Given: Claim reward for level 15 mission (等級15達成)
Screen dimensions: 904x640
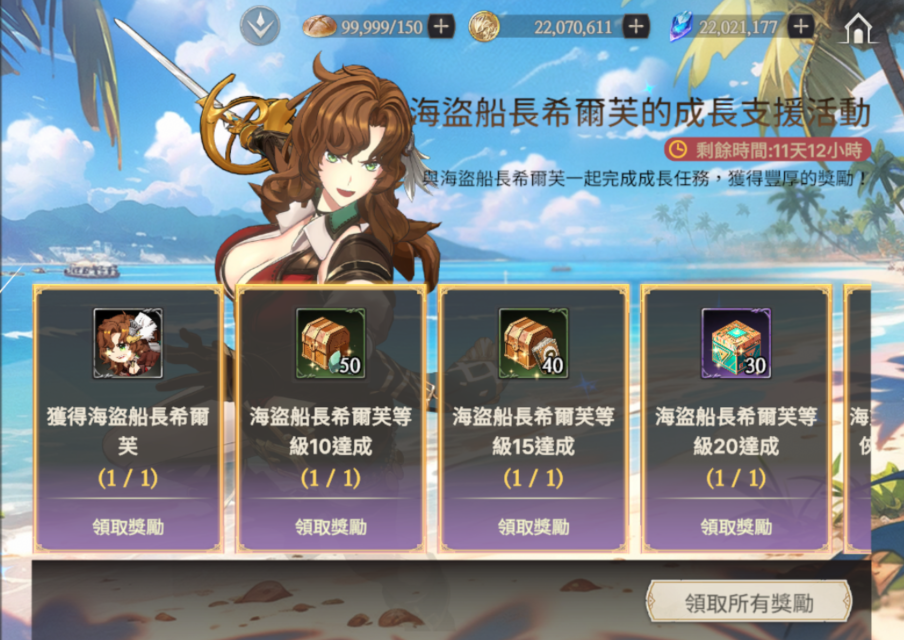Looking at the screenshot, I should click(533, 526).
